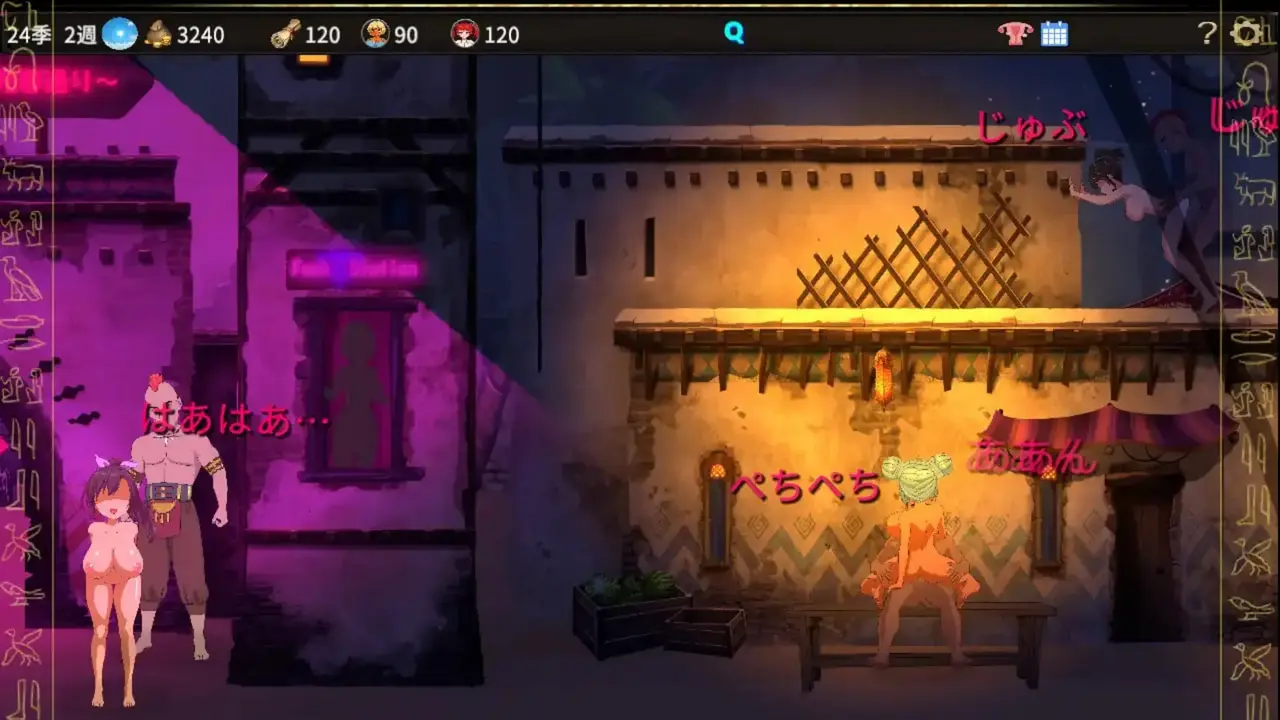Open help with the question mark
Image resolution: width=1280 pixels, height=720 pixels.
[1207, 34]
